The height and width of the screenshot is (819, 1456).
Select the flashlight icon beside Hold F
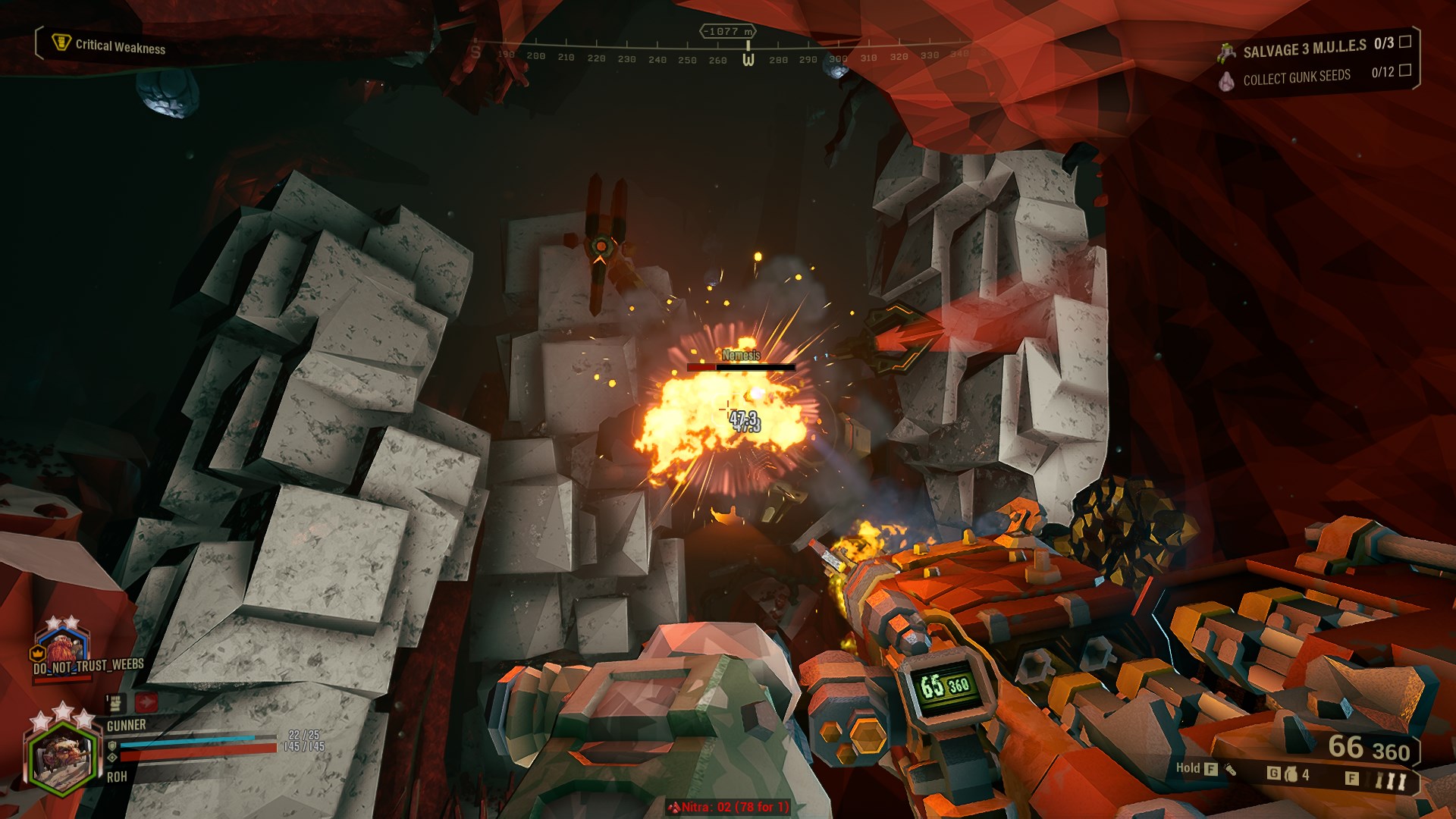click(x=1232, y=770)
